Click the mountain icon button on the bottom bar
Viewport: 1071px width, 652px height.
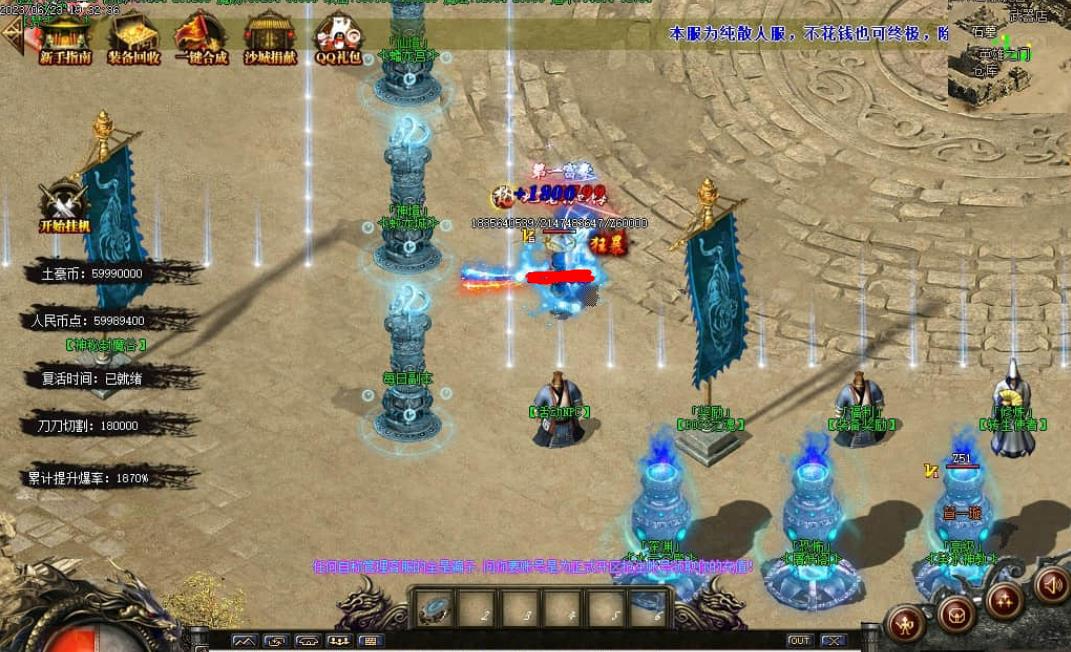coord(245,640)
